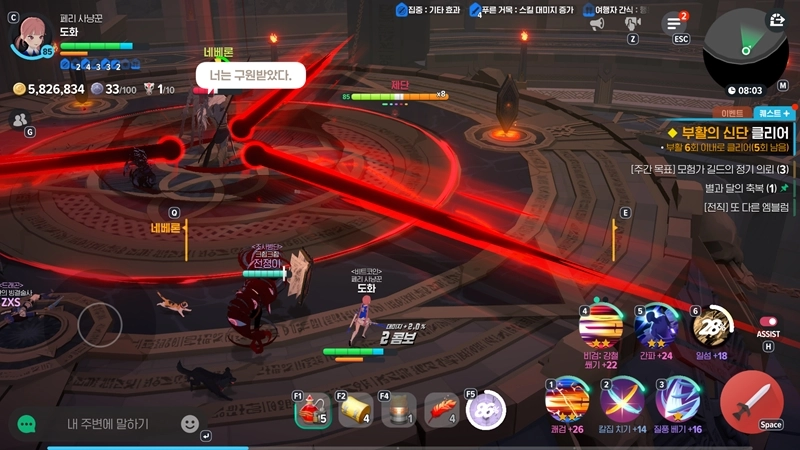Open the emoji smiley picker
The height and width of the screenshot is (450, 800).
click(190, 424)
